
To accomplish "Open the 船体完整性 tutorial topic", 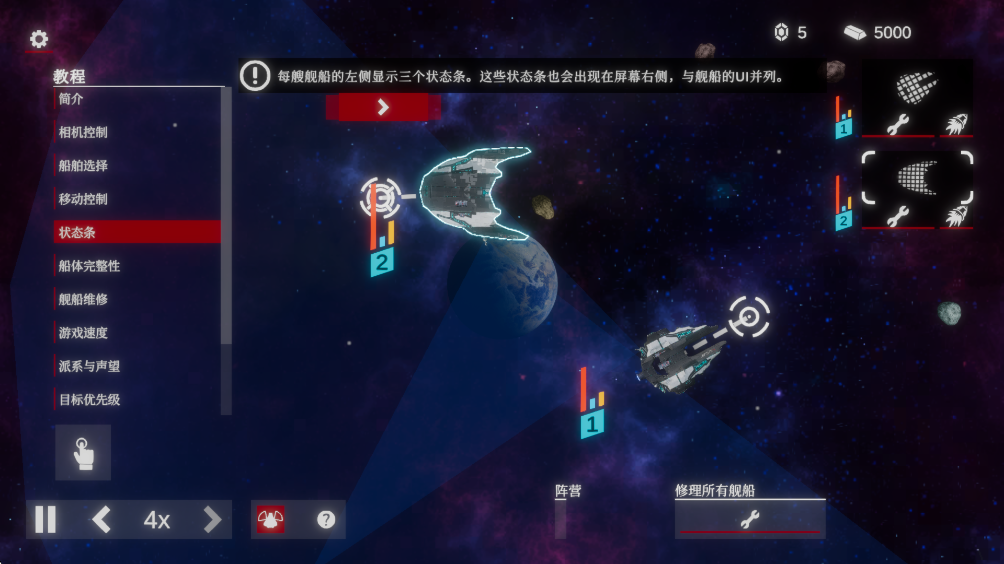I will pyautogui.click(x=137, y=266).
